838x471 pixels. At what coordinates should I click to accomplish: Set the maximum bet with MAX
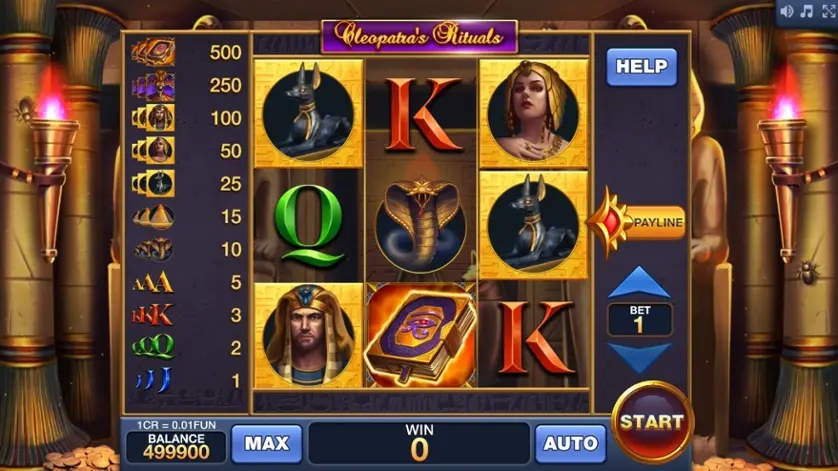[x=266, y=443]
